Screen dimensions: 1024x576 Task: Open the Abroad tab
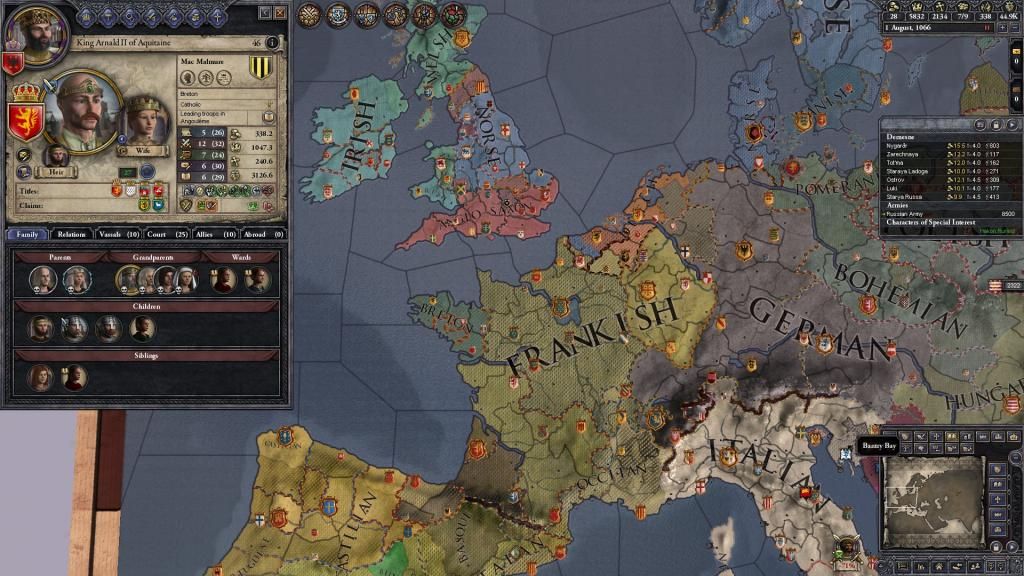coord(263,234)
